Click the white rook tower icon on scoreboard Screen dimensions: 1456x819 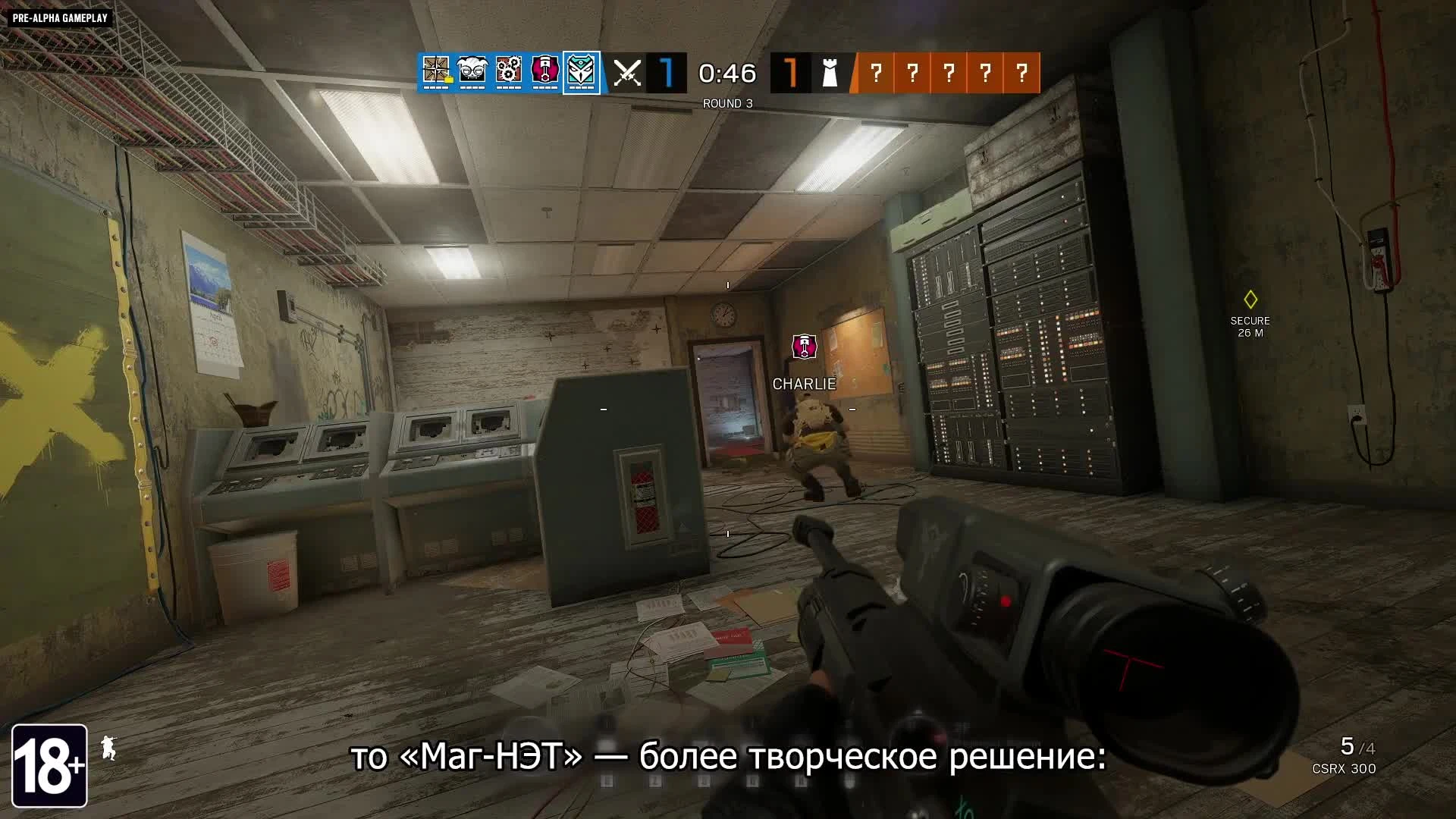click(829, 72)
